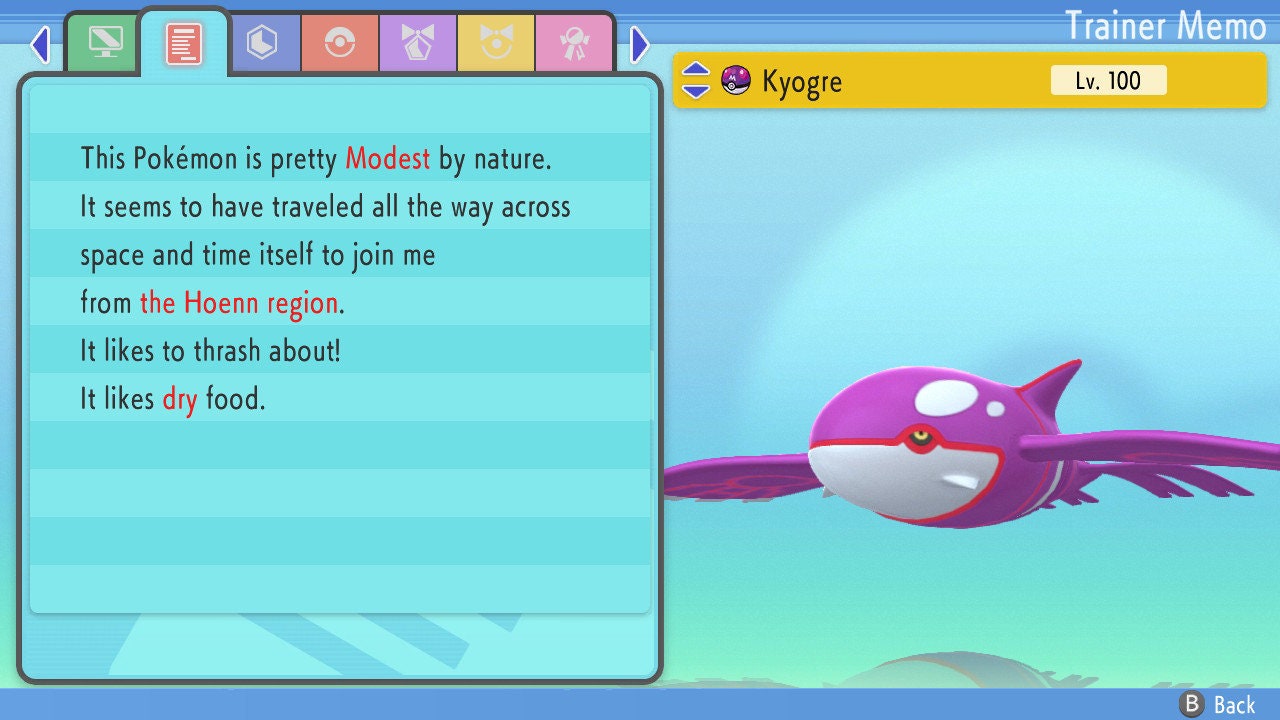Open the blue hexagon stats tab
Image resolution: width=1280 pixels, height=720 pixels.
click(x=262, y=43)
